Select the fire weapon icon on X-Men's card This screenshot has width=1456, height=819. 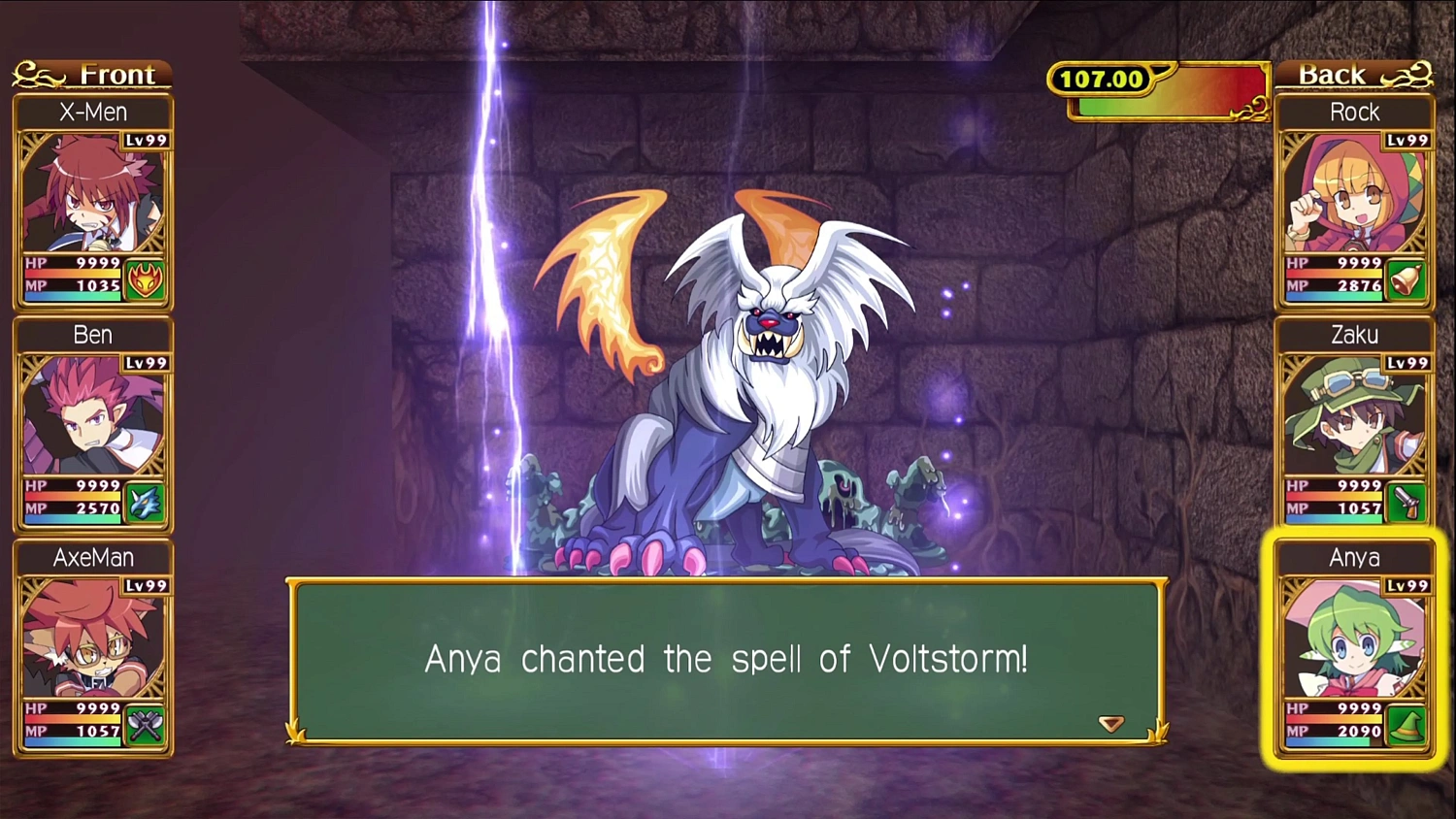tap(145, 280)
